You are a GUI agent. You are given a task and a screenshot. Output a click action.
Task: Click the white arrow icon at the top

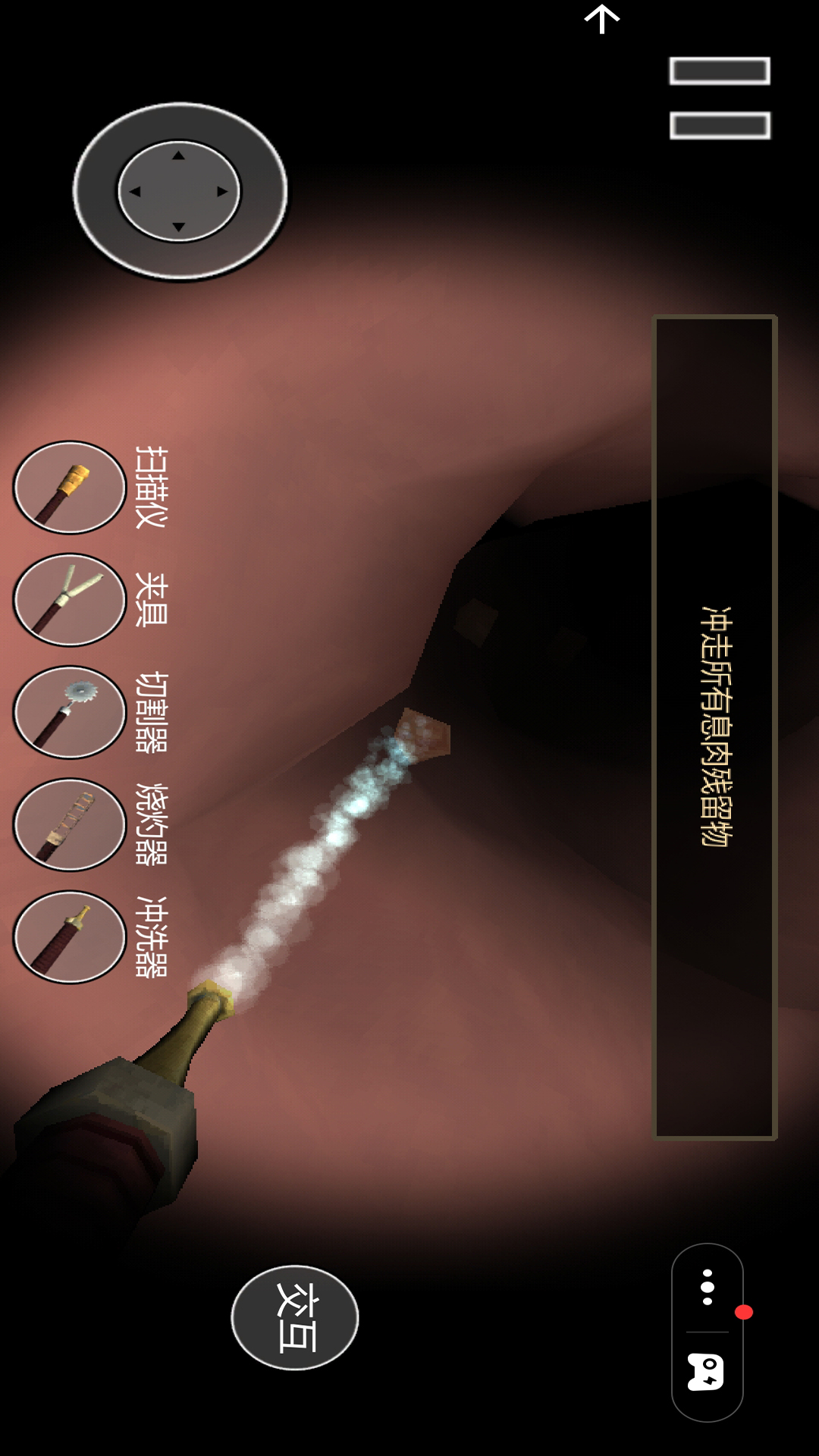[x=602, y=19]
